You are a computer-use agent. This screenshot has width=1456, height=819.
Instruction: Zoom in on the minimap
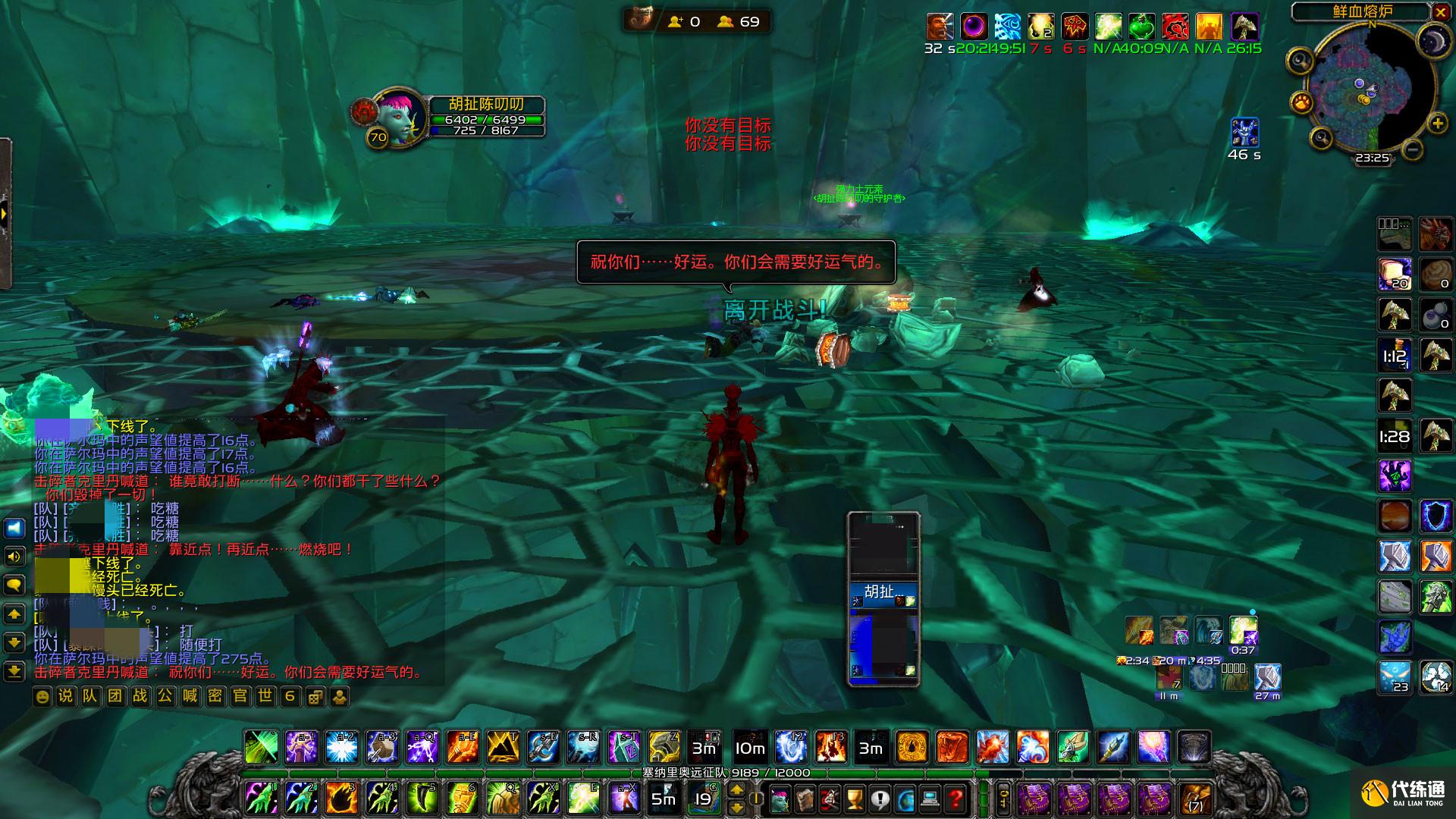pyautogui.click(x=1437, y=123)
